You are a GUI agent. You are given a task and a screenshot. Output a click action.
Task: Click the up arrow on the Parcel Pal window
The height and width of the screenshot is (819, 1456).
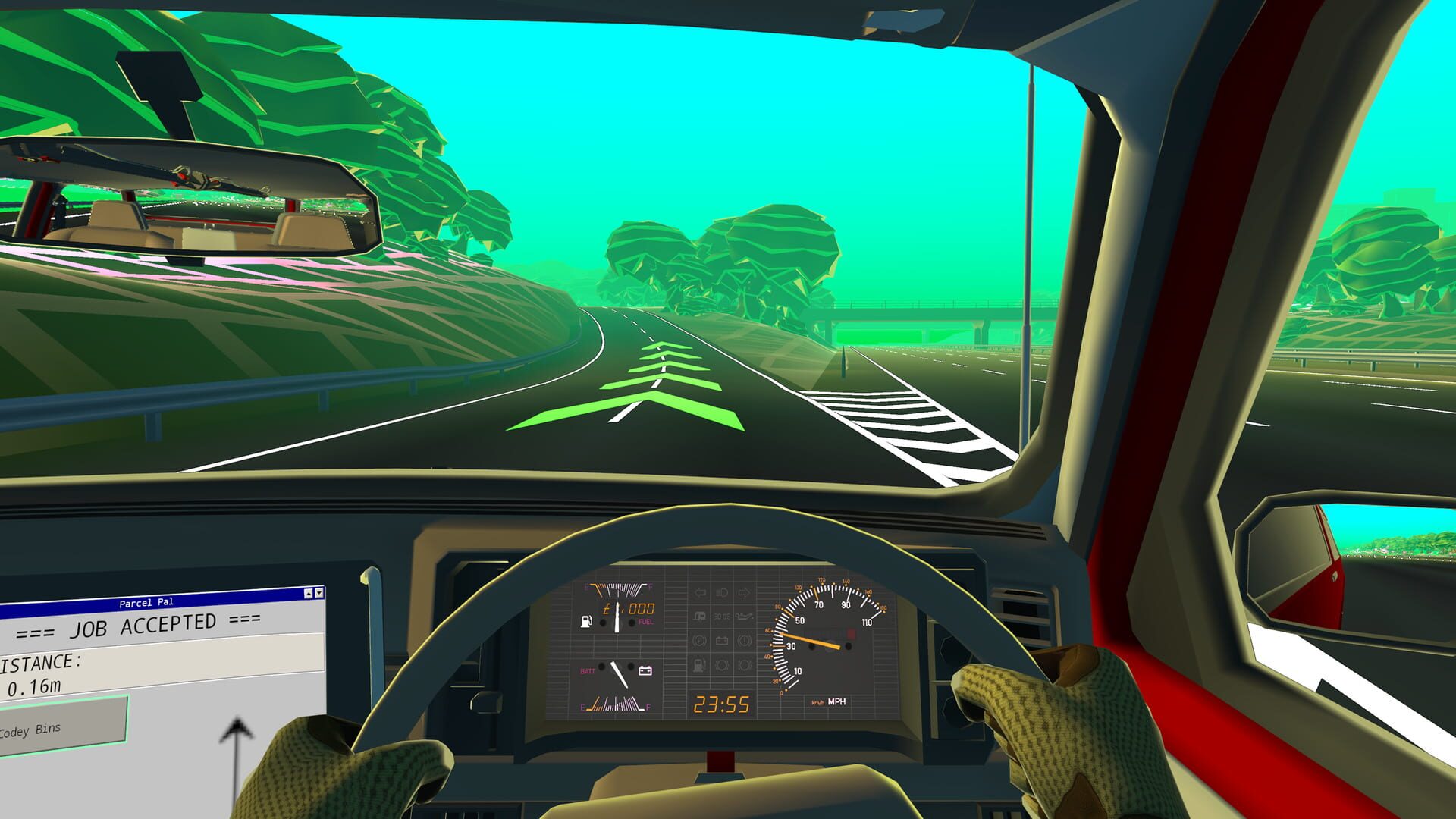coord(309,594)
